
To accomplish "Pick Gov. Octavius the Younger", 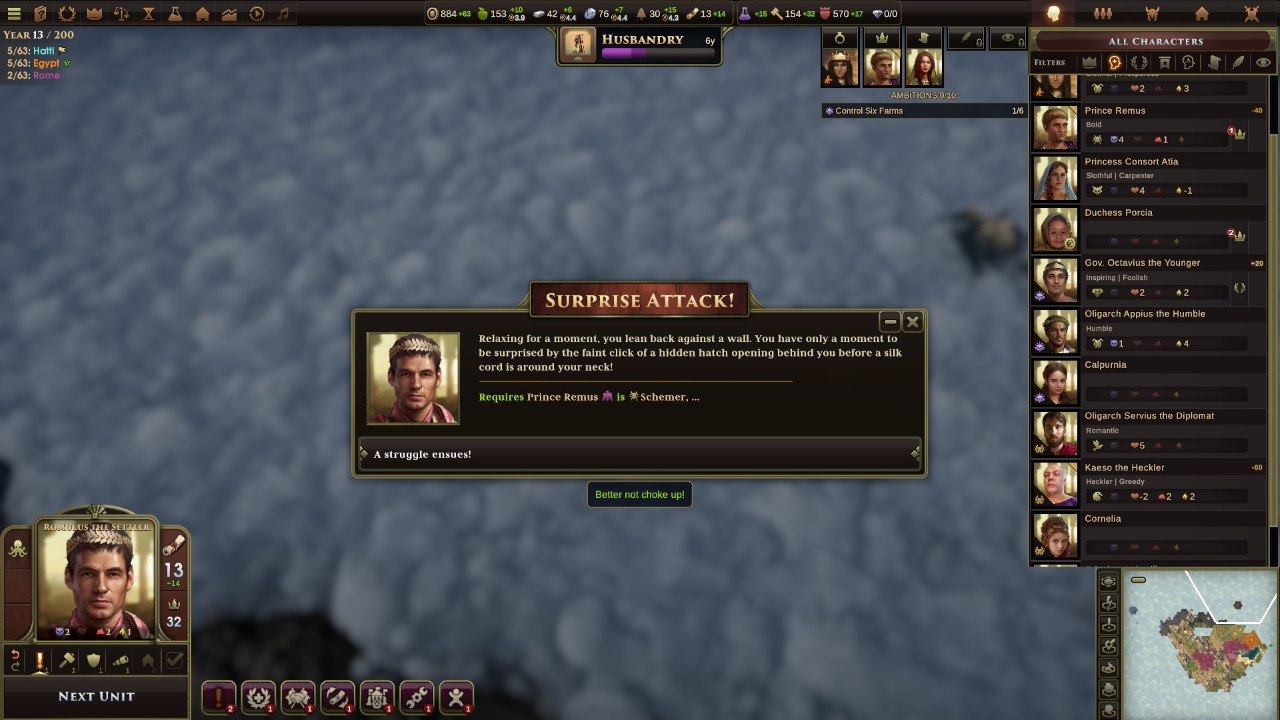I will [x=1148, y=279].
